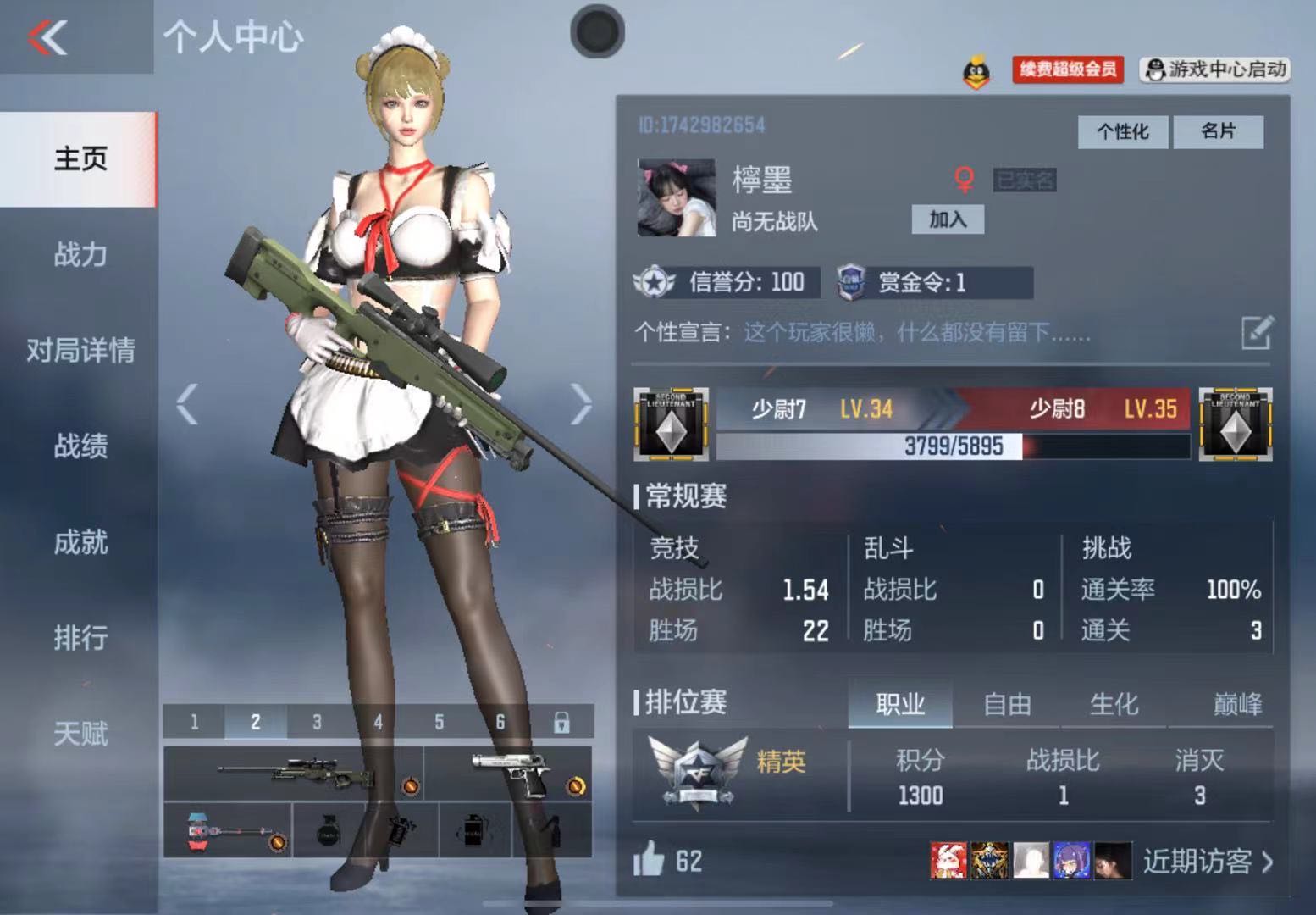
Task: Click 续费超级会员 renewal button
Action: (1067, 69)
